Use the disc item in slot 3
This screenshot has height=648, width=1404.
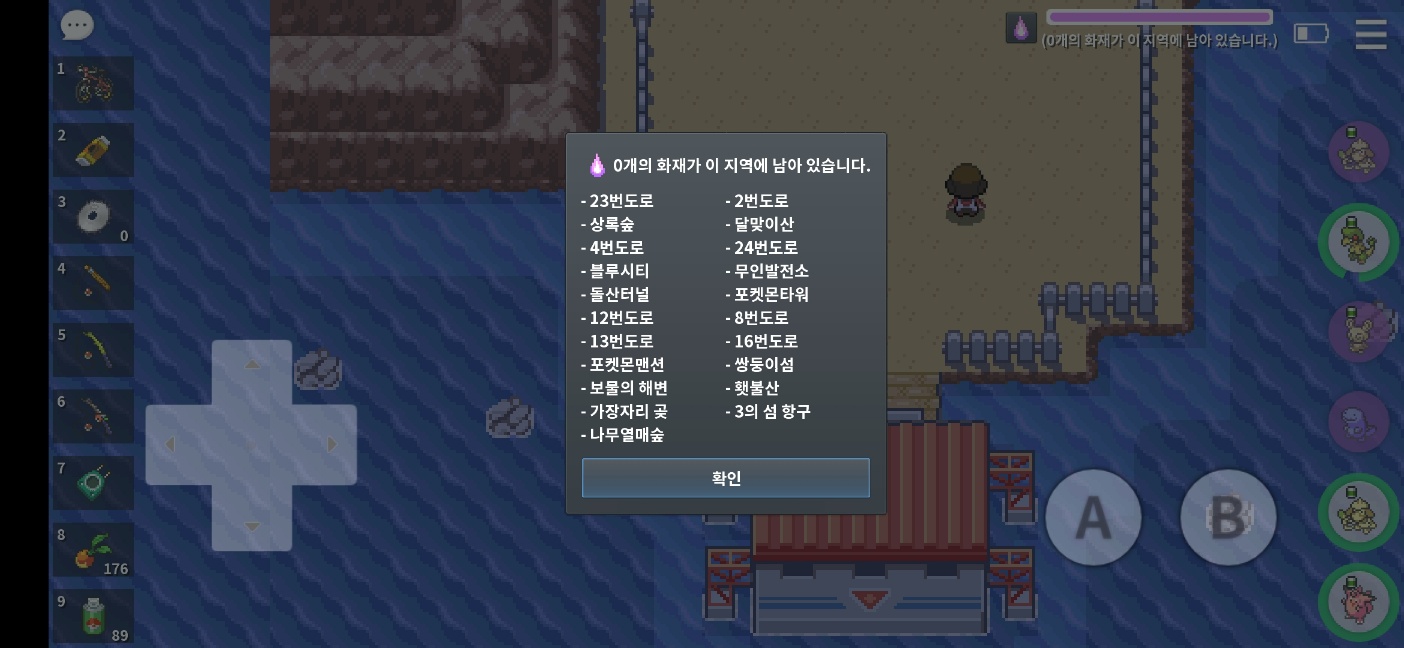(x=94, y=217)
